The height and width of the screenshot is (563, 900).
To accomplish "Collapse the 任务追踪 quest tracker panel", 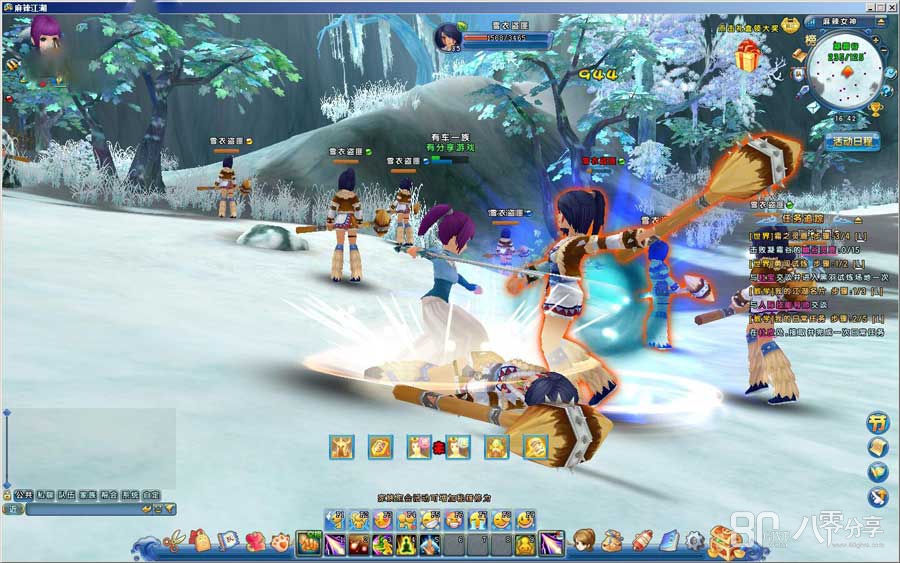I will click(x=857, y=218).
